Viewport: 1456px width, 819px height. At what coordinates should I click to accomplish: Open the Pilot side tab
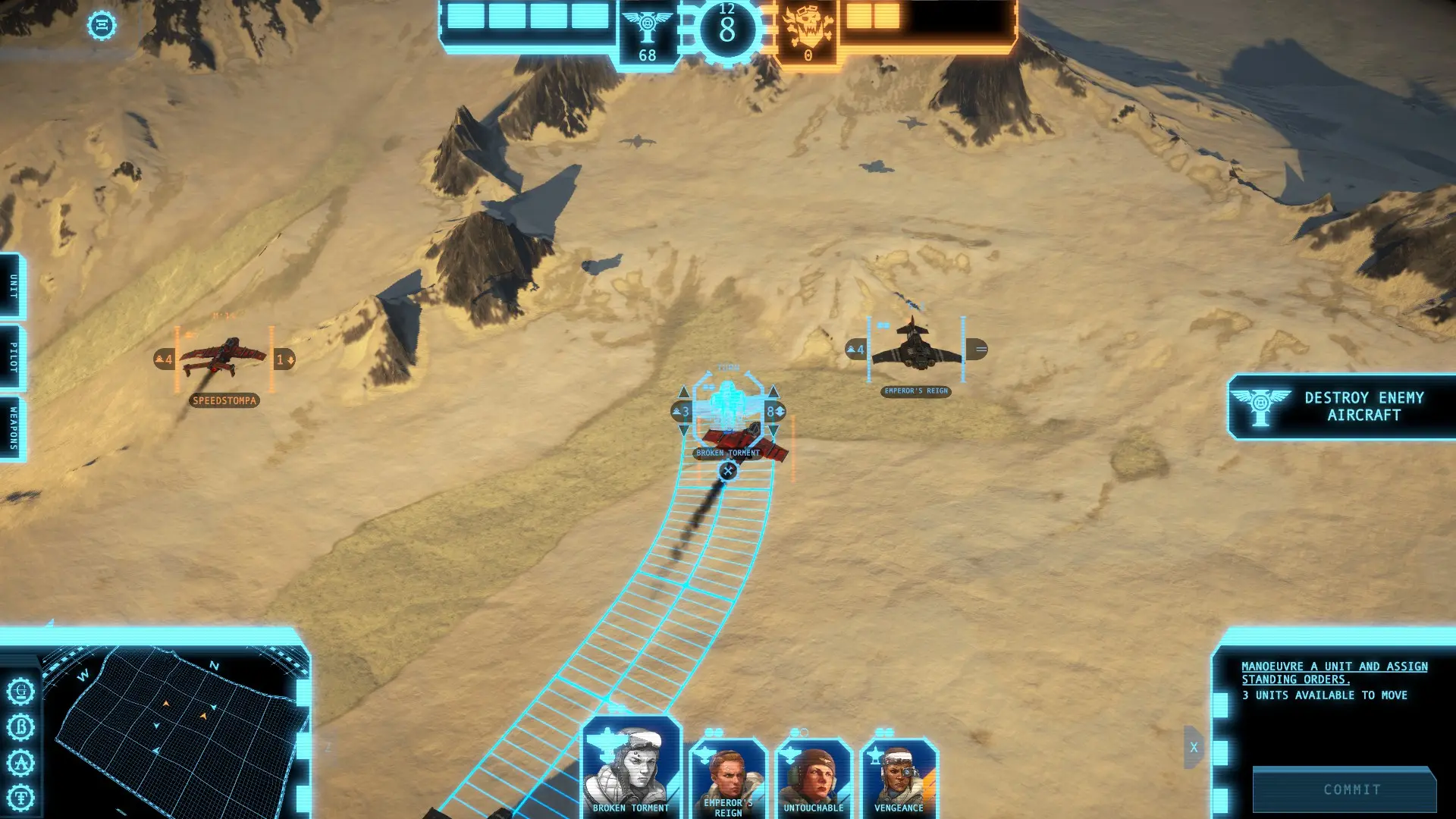pyautogui.click(x=13, y=357)
